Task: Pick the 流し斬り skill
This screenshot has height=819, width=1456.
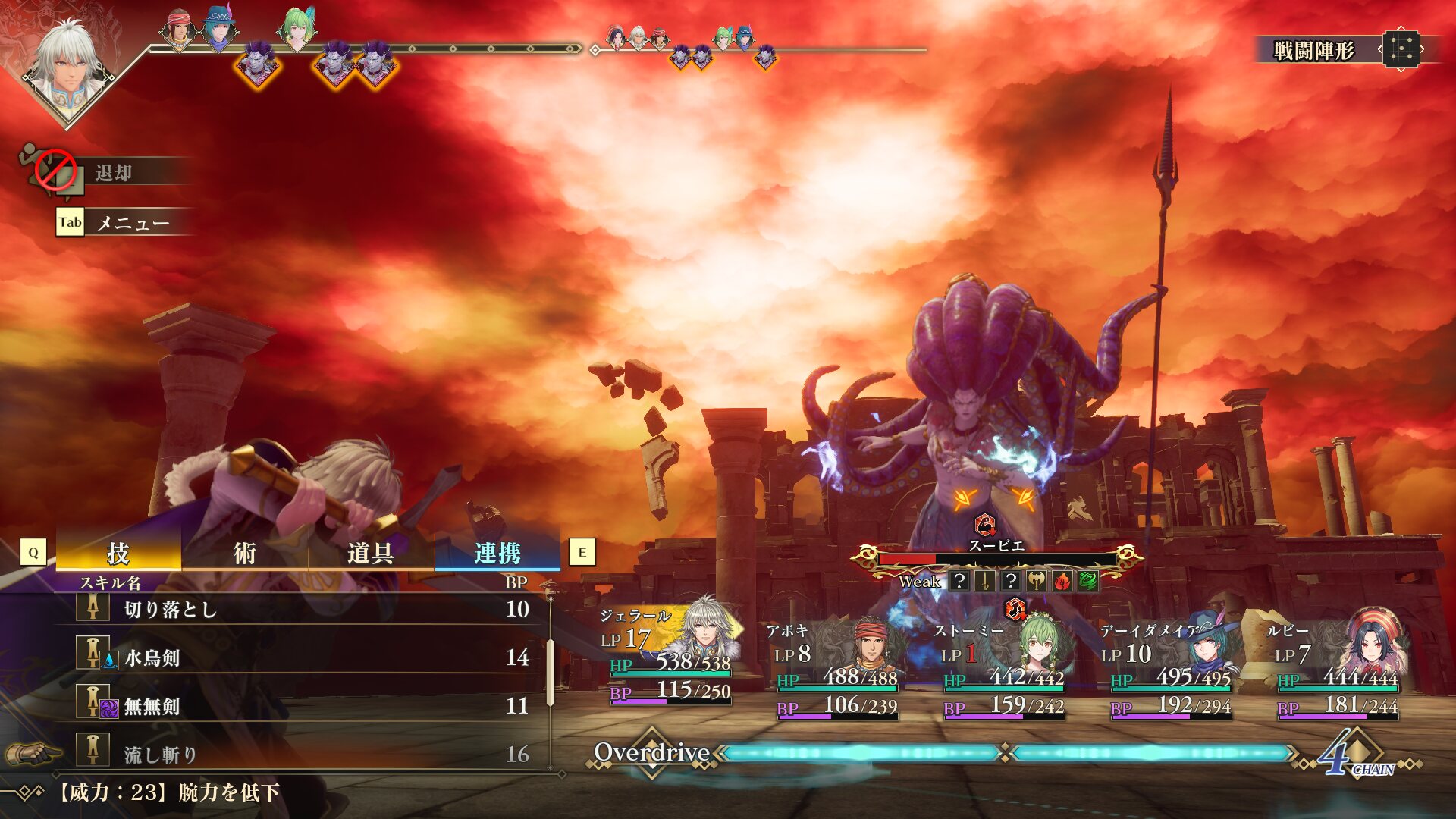Action: [303, 754]
